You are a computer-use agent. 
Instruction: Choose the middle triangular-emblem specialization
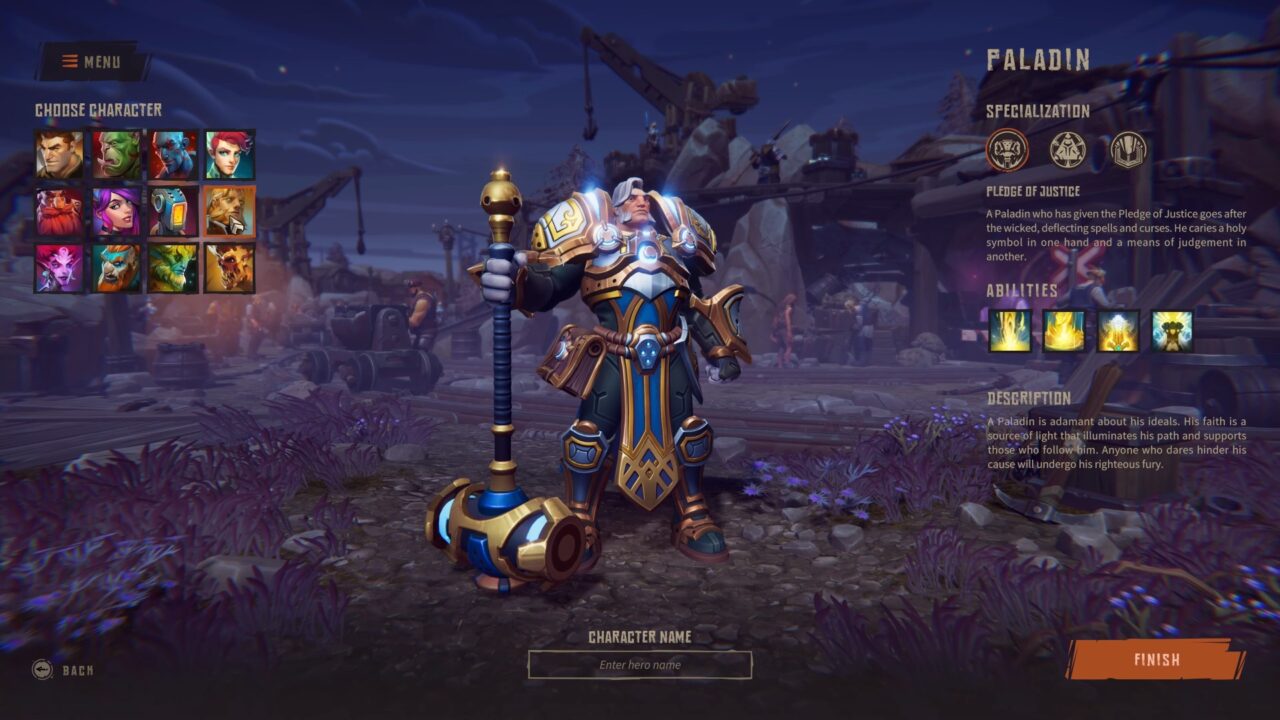[1067, 150]
